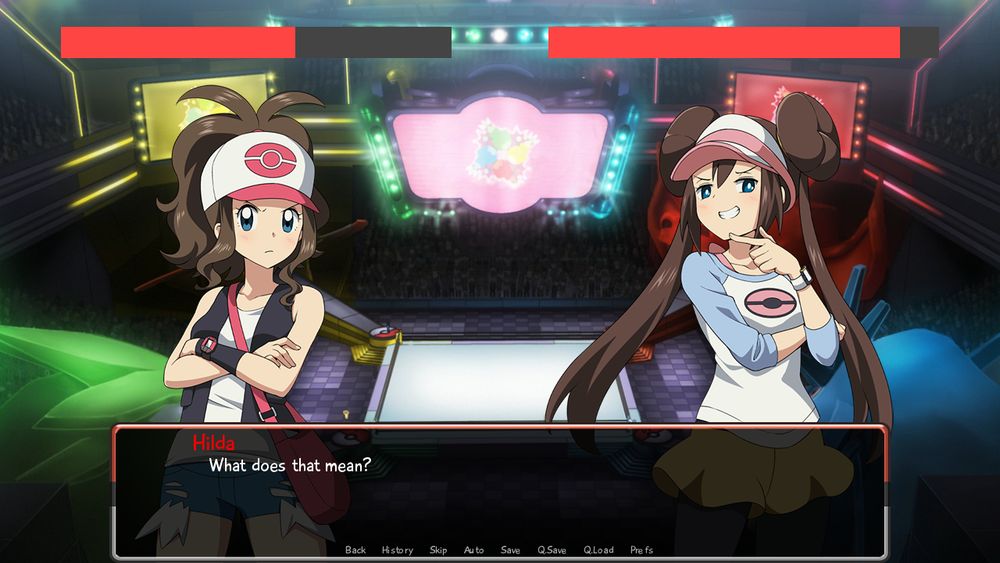Open the Save menu
The width and height of the screenshot is (1000, 563).
click(x=510, y=550)
